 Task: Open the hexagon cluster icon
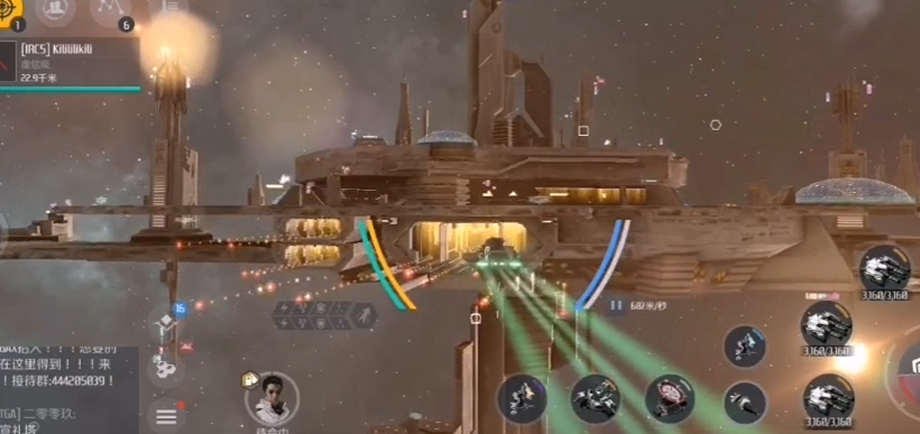tap(166, 368)
